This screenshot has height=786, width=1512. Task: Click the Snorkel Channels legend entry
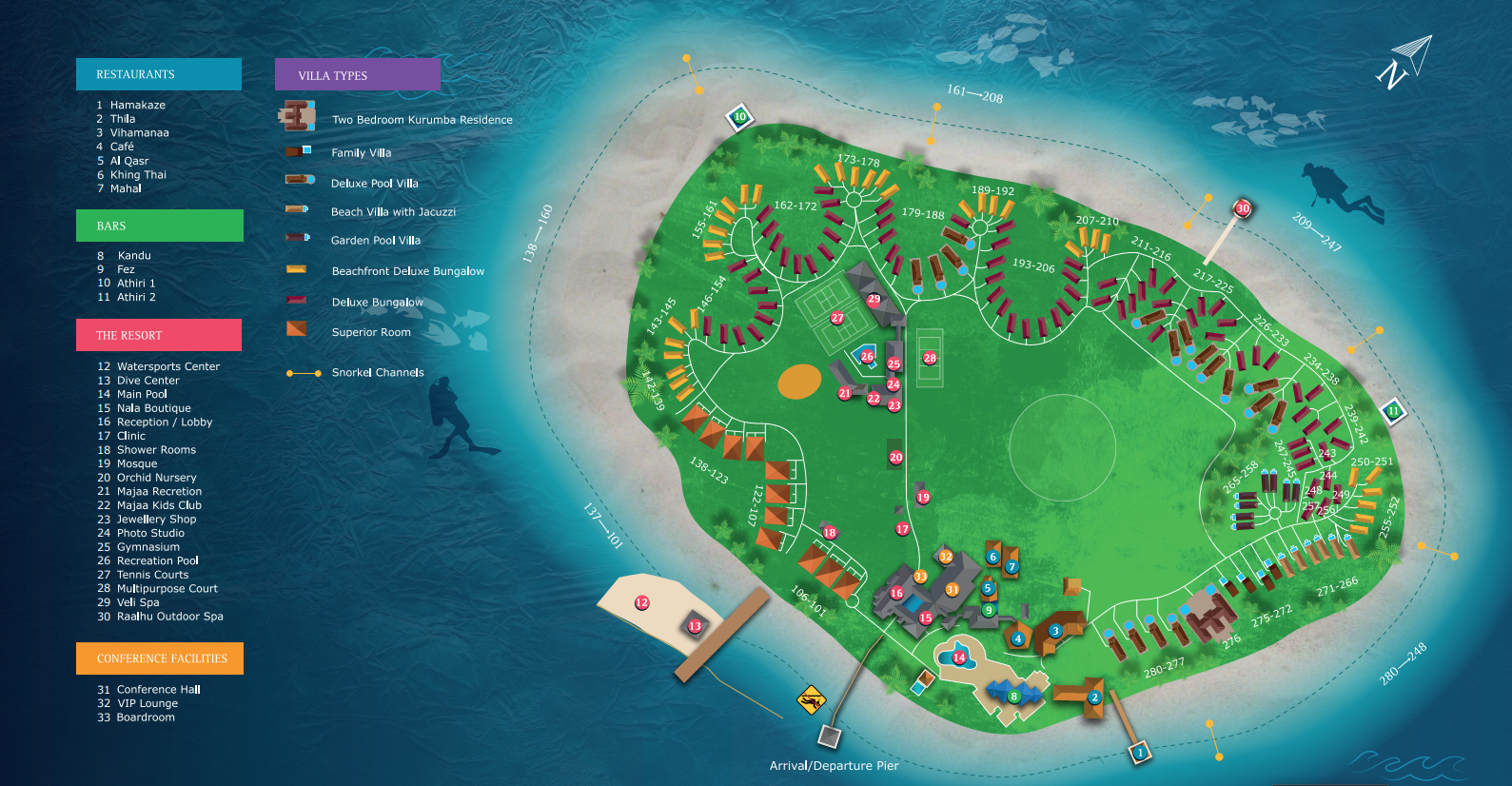[x=377, y=373]
